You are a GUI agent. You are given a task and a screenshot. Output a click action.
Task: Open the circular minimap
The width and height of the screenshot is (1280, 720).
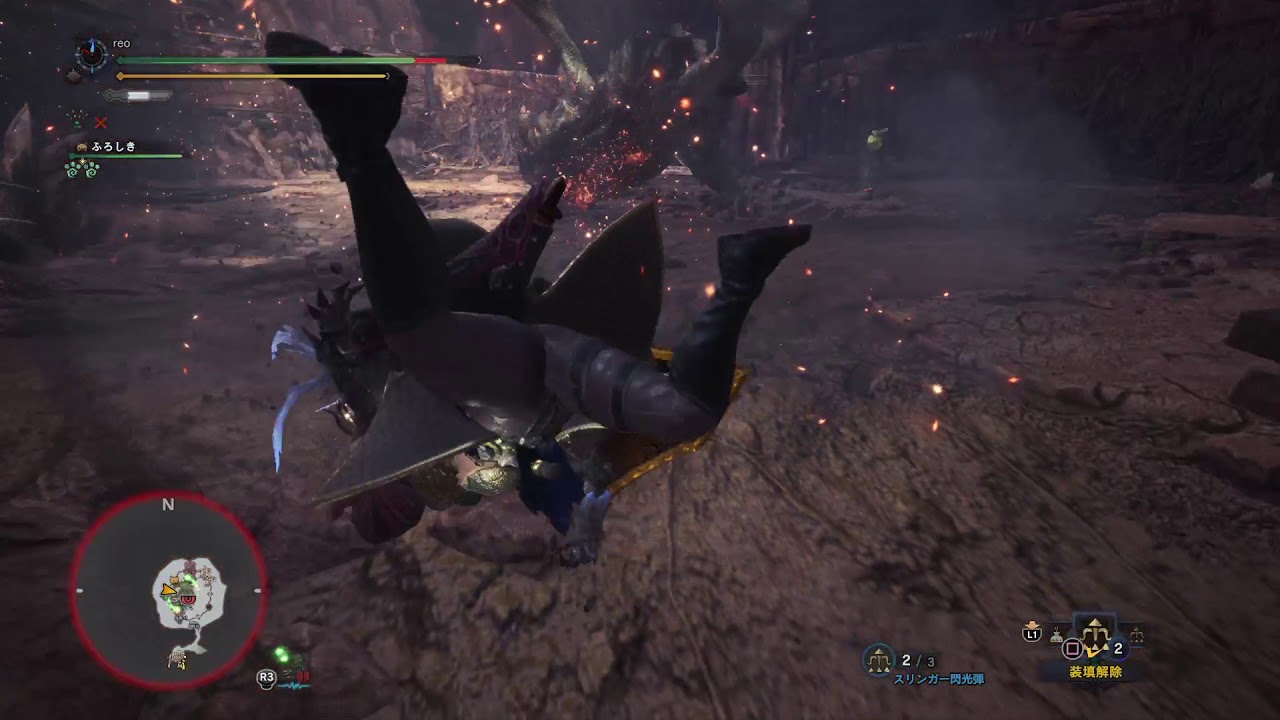click(x=168, y=590)
